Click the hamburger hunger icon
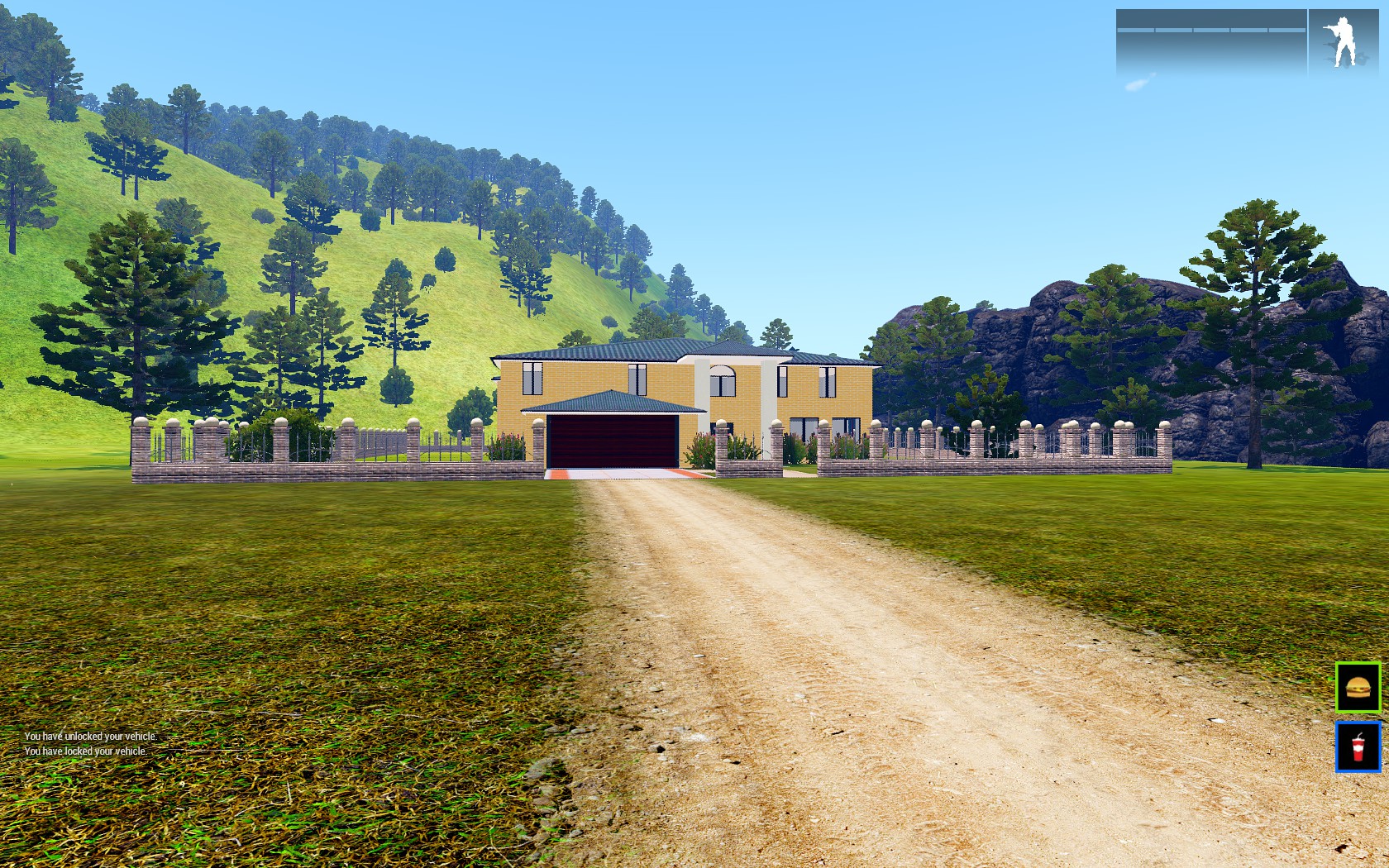 pos(1358,687)
